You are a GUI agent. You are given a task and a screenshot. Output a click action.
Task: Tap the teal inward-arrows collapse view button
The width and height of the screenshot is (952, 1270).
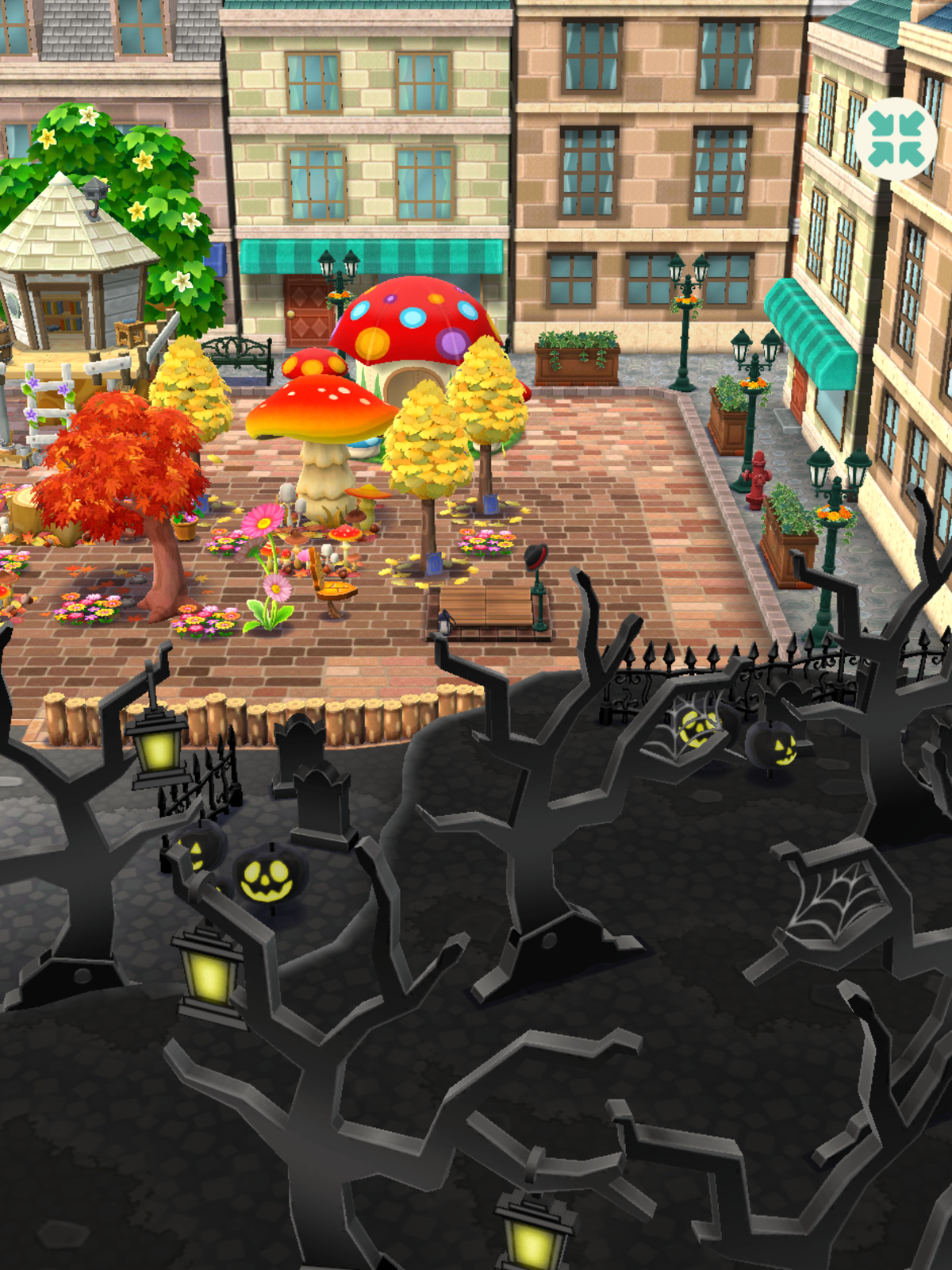(x=896, y=139)
